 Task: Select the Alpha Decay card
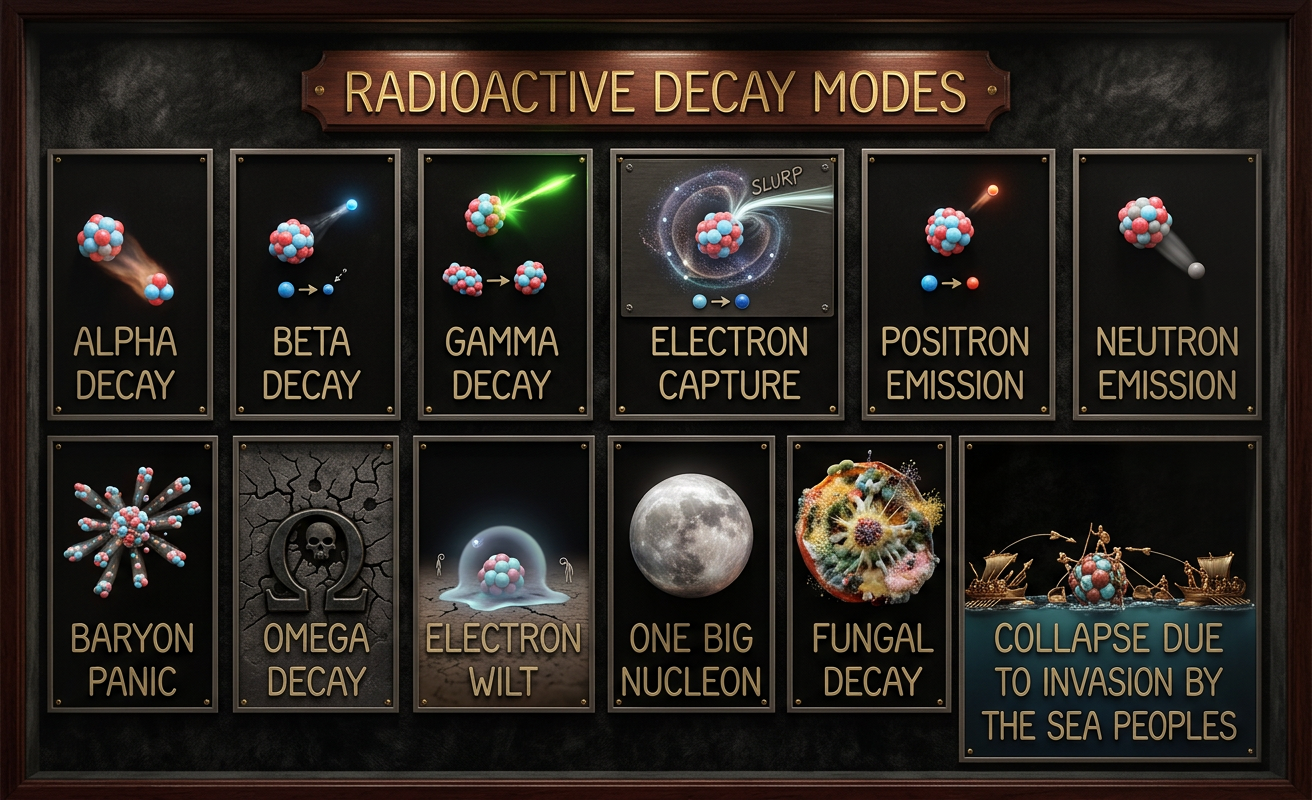click(130, 283)
